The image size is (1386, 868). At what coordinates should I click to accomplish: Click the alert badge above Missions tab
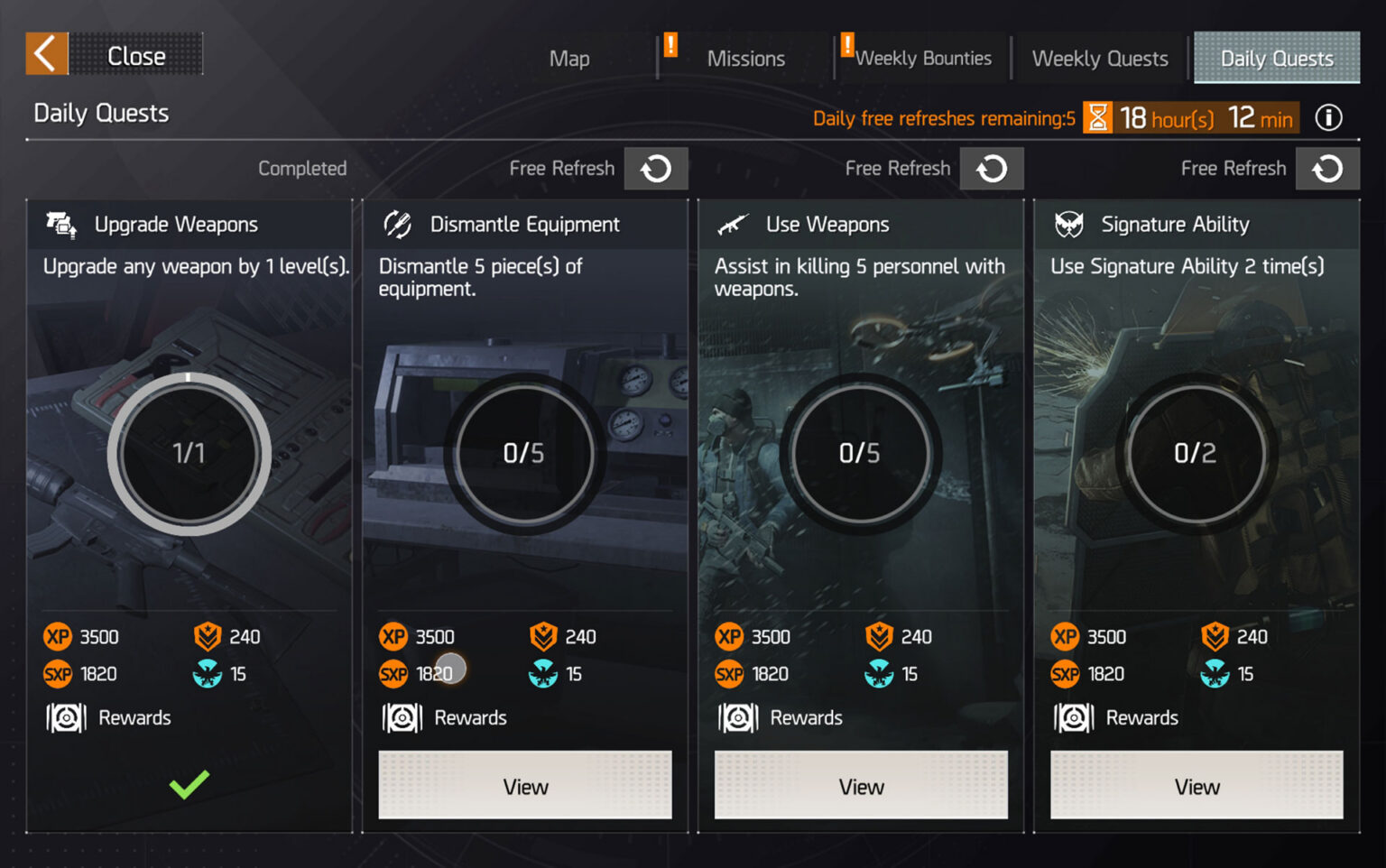pyautogui.click(x=670, y=46)
